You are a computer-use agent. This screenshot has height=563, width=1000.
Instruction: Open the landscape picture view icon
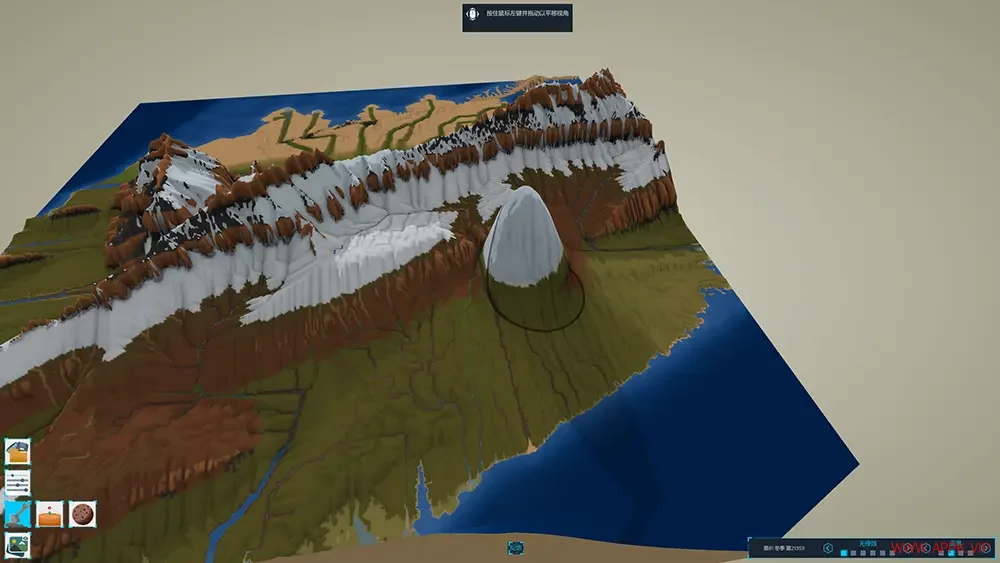17,545
